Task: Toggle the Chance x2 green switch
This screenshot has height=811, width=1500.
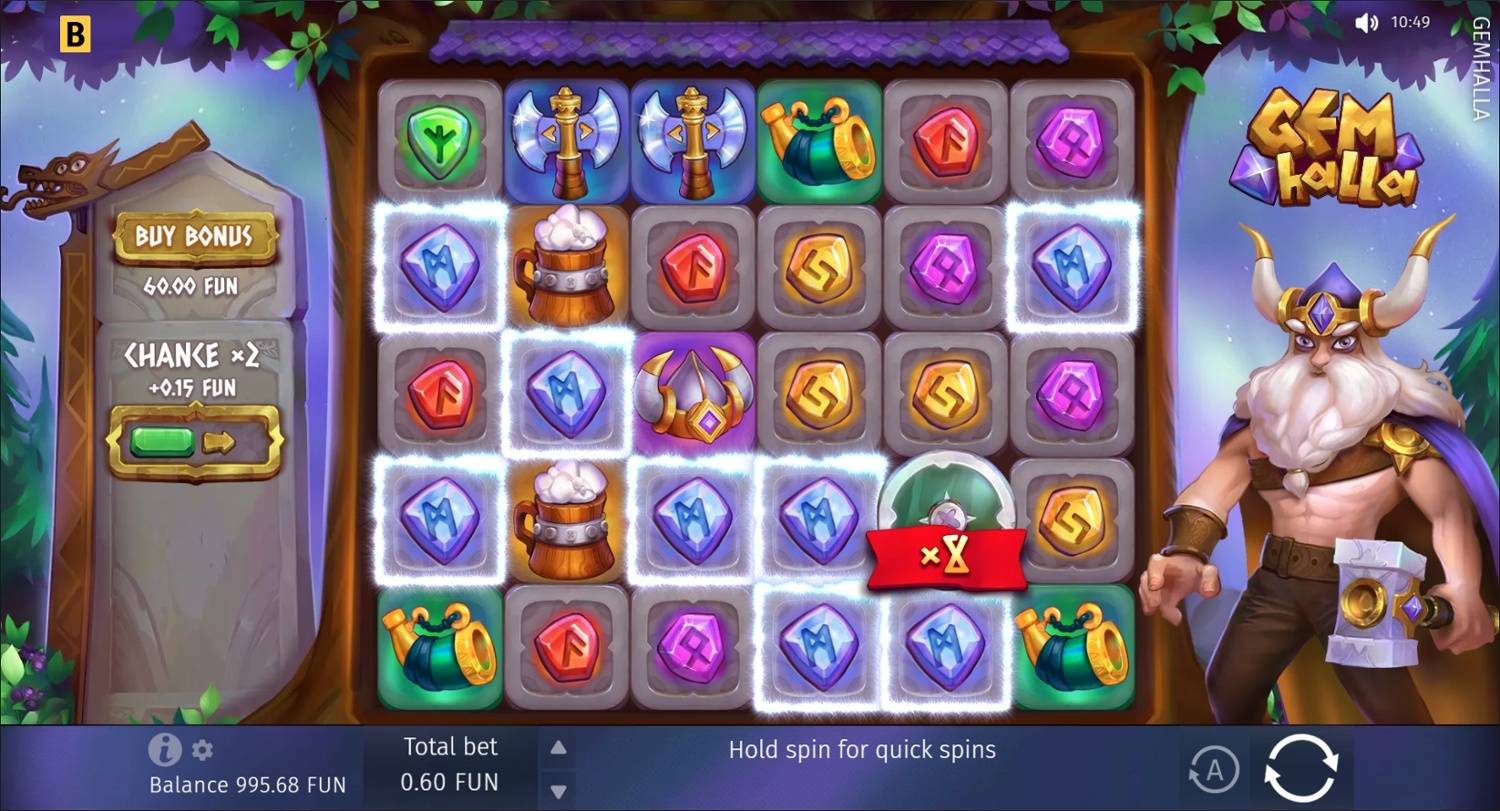Action: pos(194,441)
